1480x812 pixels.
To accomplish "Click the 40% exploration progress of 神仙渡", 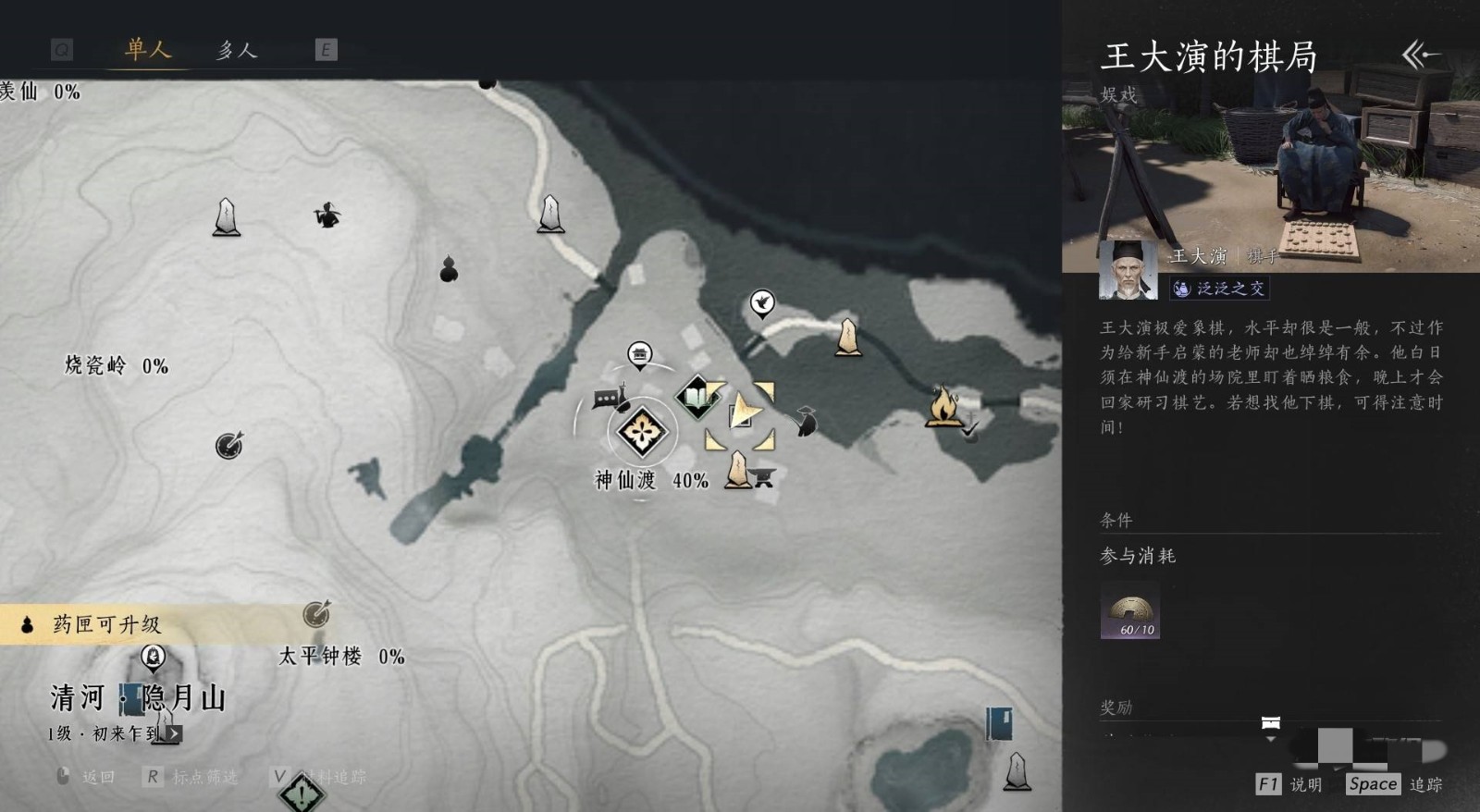I will pos(688,479).
